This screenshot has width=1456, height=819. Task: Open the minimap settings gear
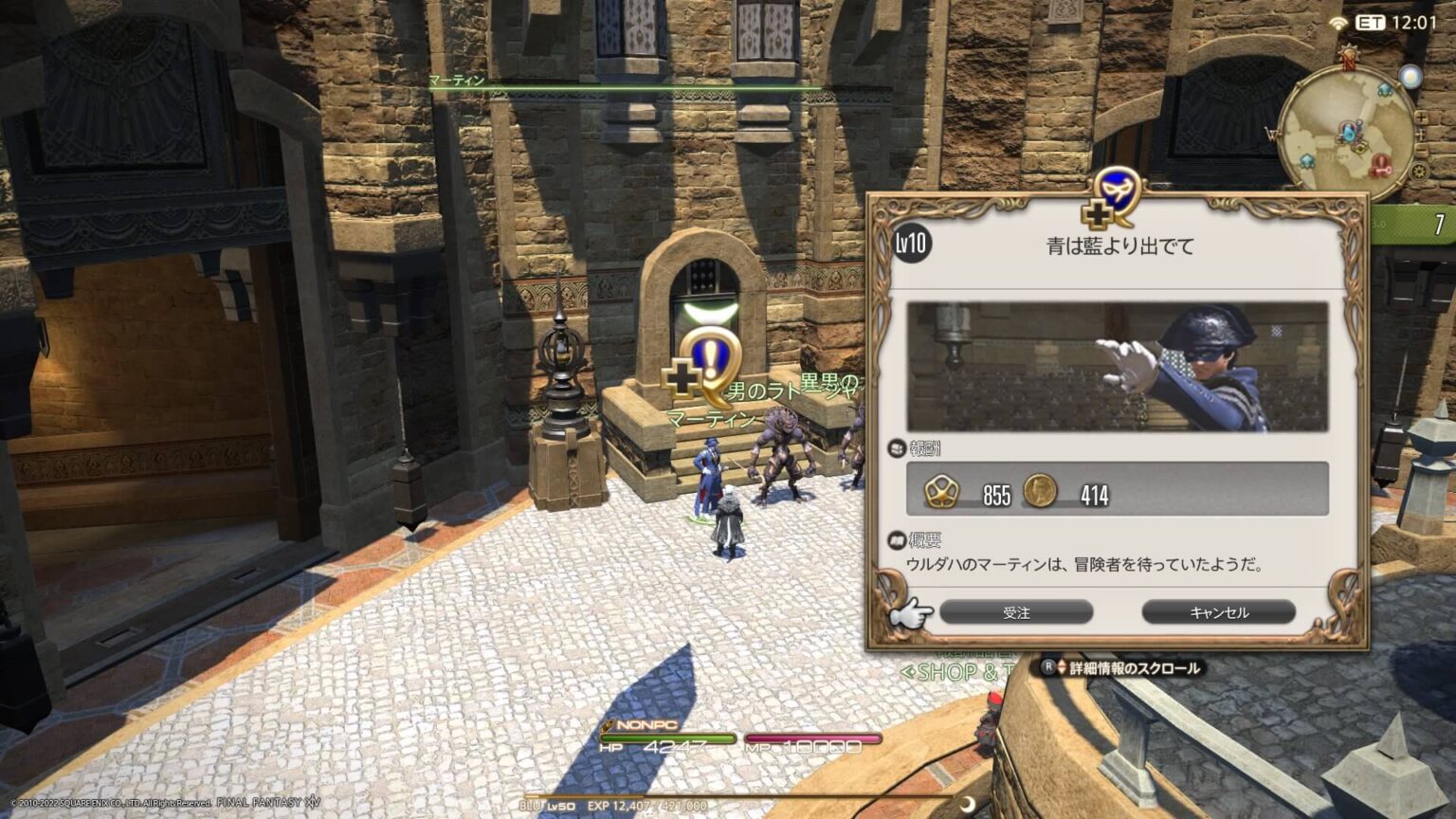(x=1419, y=170)
